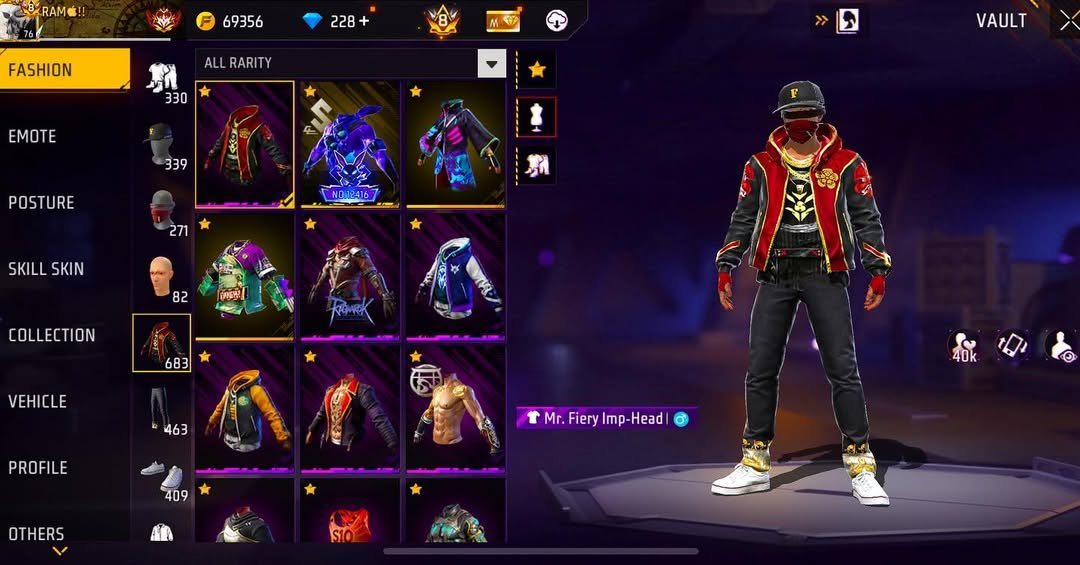Viewport: 1080px width, 565px height.
Task: Choose the blue rabbit outfit numbered 18416
Action: coord(350,144)
